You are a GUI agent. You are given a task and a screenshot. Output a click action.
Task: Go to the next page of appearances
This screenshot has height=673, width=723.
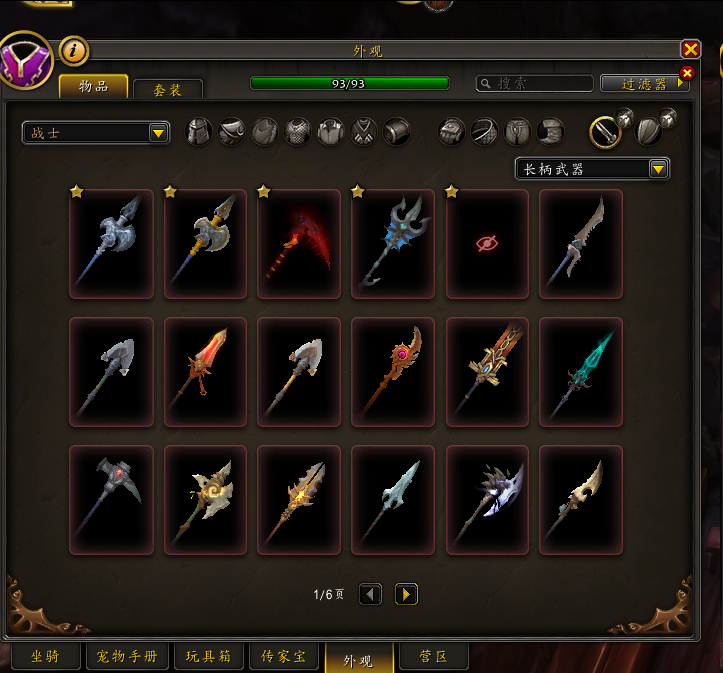pos(406,595)
